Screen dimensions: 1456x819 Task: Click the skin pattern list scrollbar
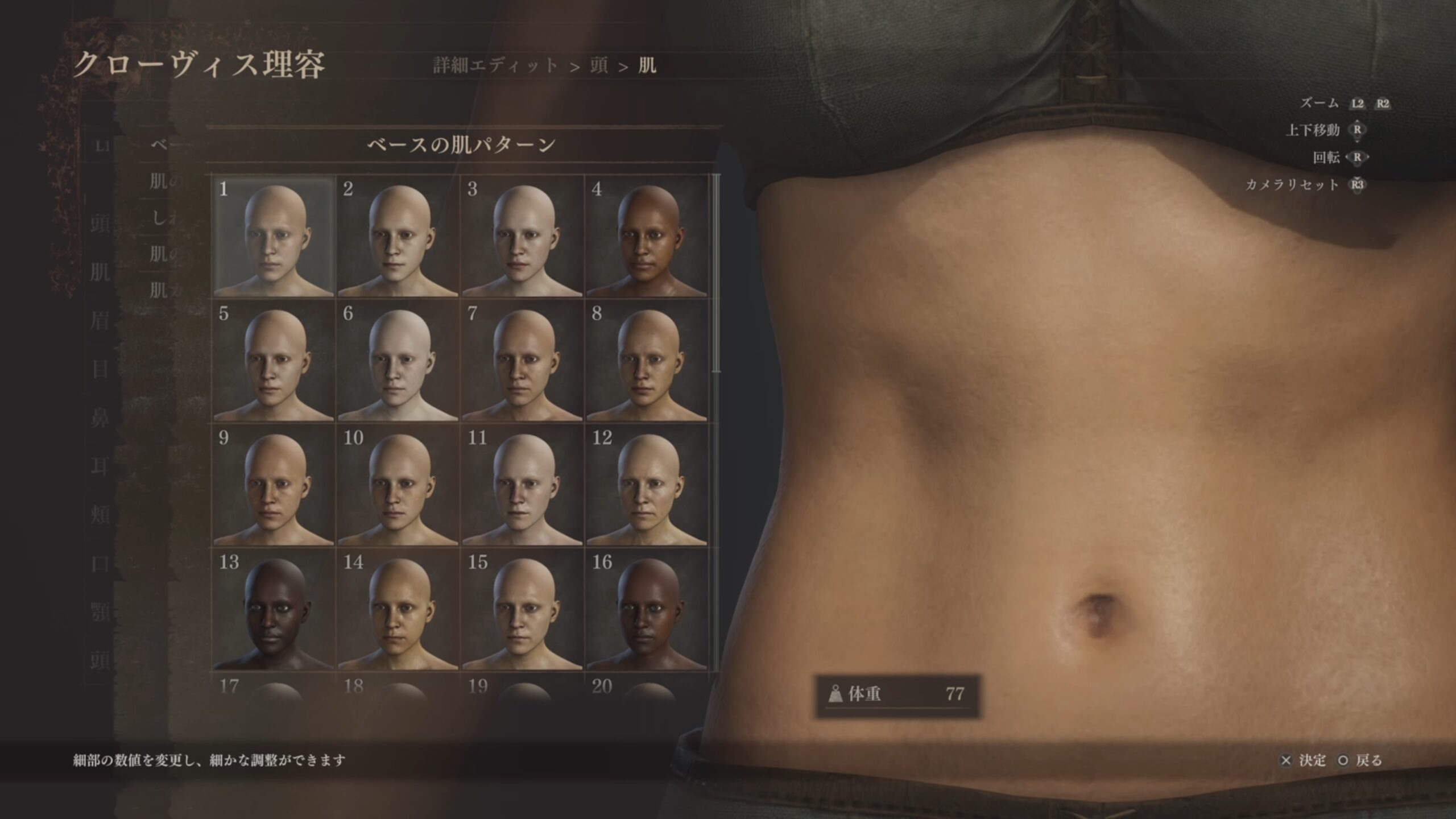(x=716, y=274)
